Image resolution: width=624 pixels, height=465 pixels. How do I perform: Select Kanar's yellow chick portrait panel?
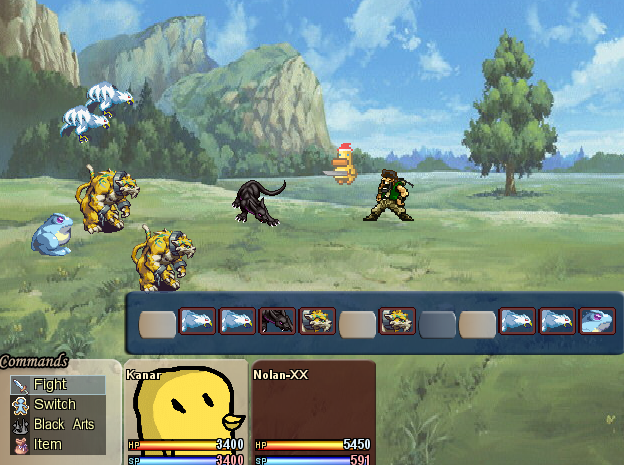coord(185,412)
